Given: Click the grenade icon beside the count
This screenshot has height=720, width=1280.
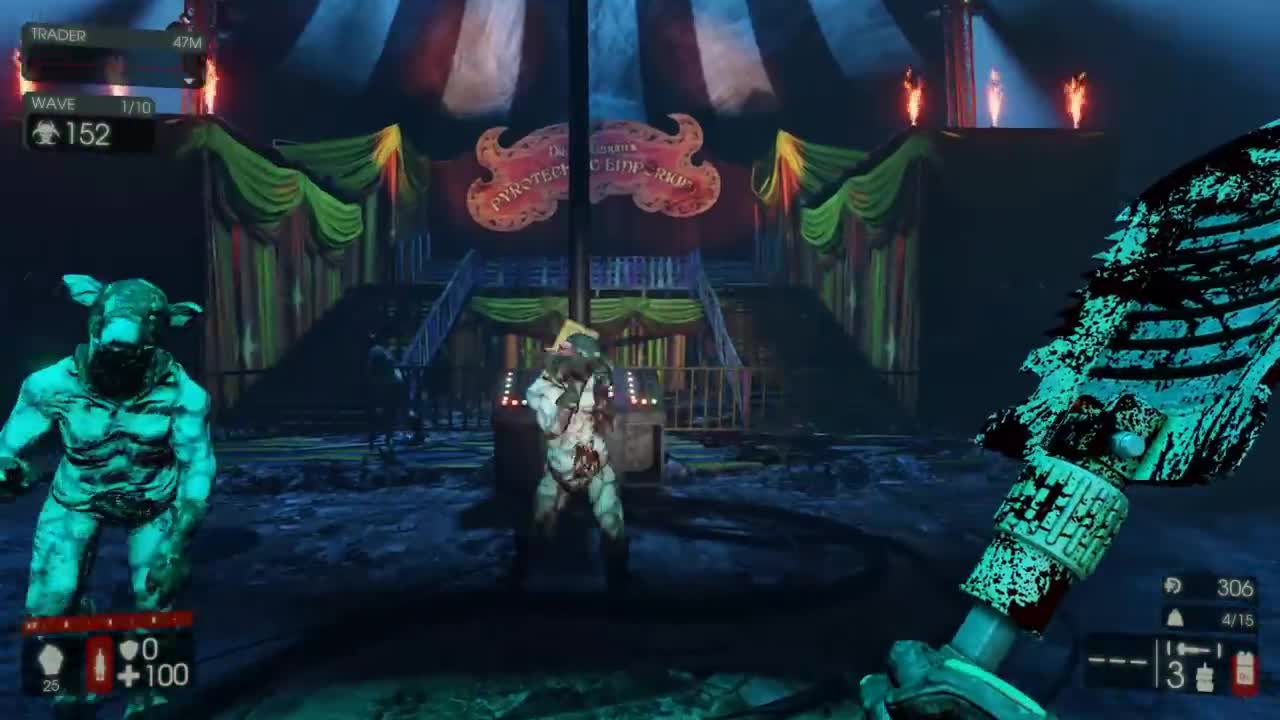Looking at the screenshot, I should tap(1205, 676).
